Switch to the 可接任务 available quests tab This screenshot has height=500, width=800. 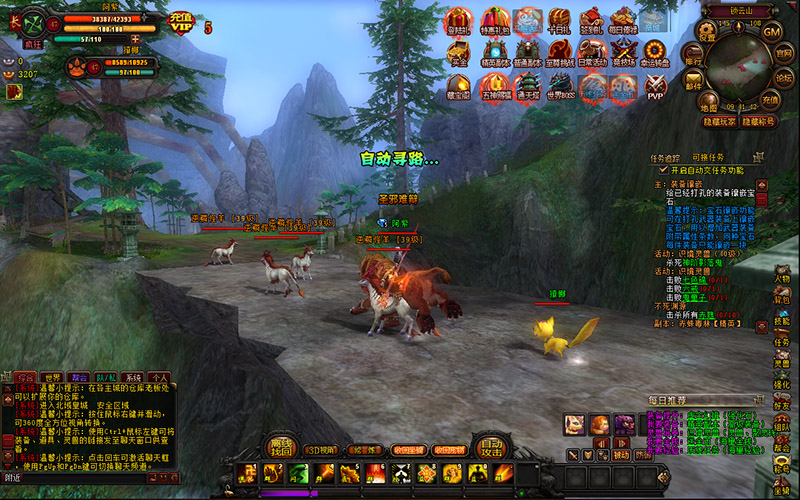pos(707,158)
